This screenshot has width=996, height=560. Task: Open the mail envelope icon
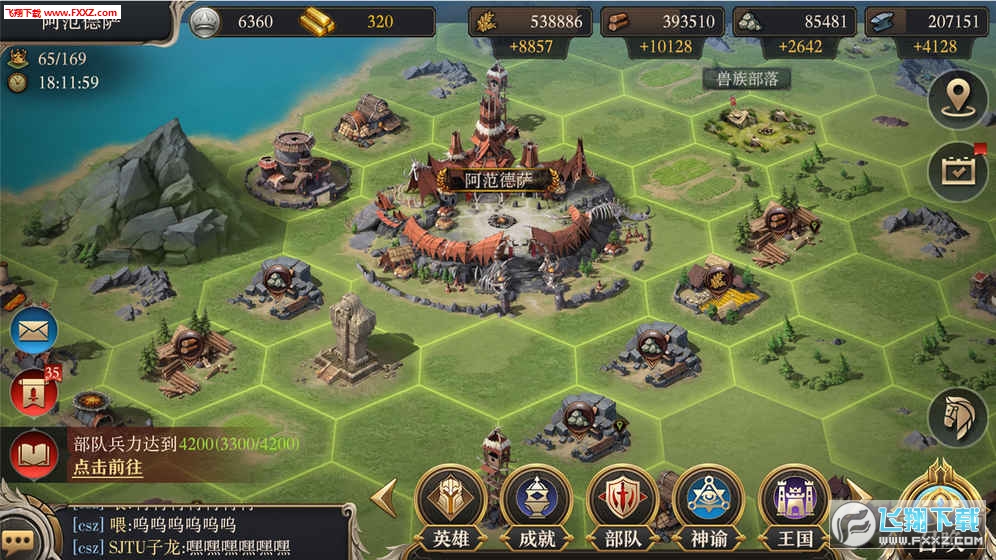[x=33, y=331]
